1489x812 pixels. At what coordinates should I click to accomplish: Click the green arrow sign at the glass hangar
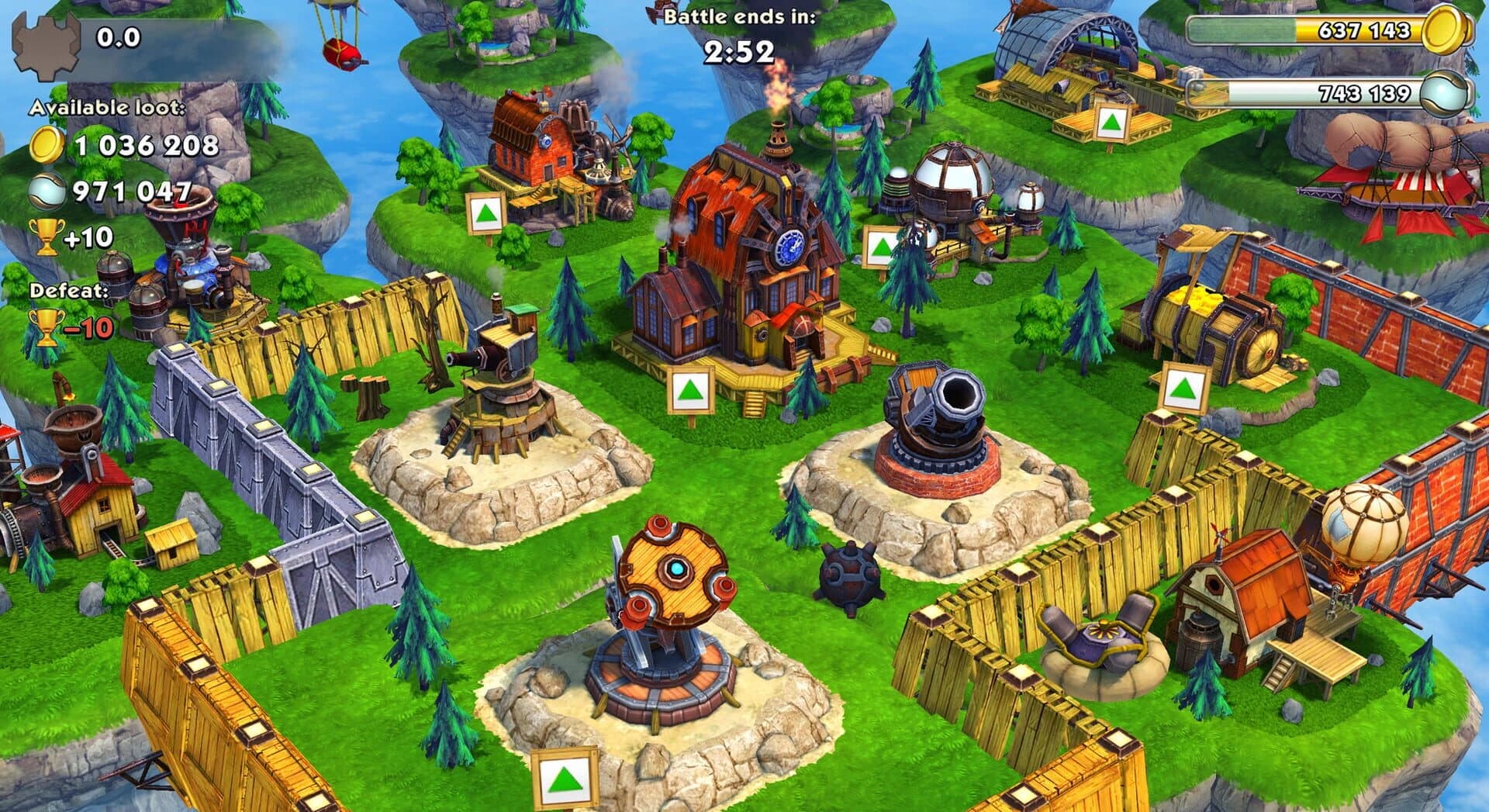[x=1111, y=124]
